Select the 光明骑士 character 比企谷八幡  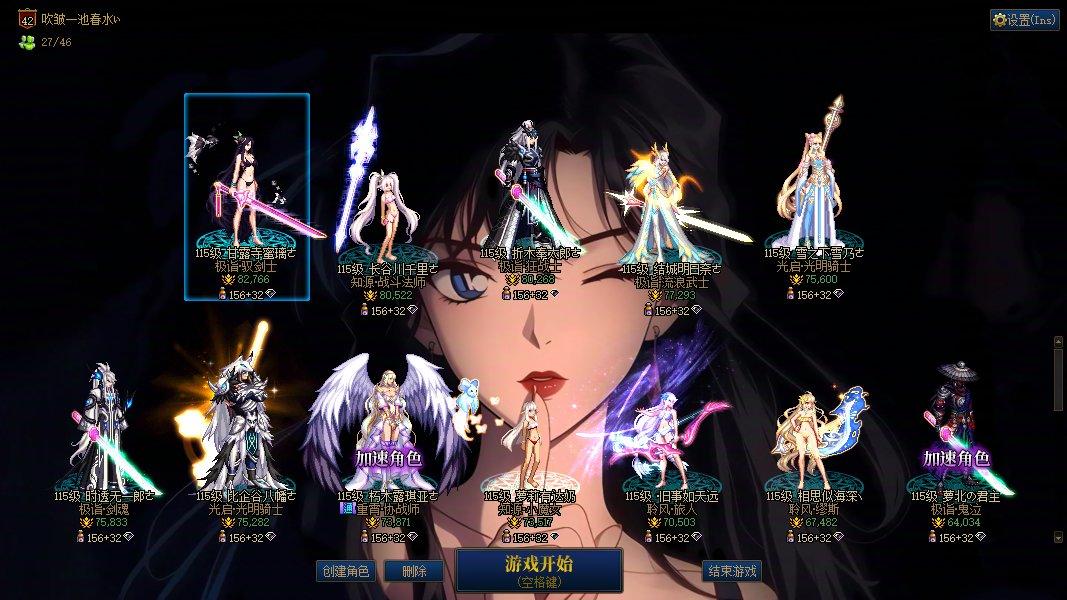coord(246,430)
